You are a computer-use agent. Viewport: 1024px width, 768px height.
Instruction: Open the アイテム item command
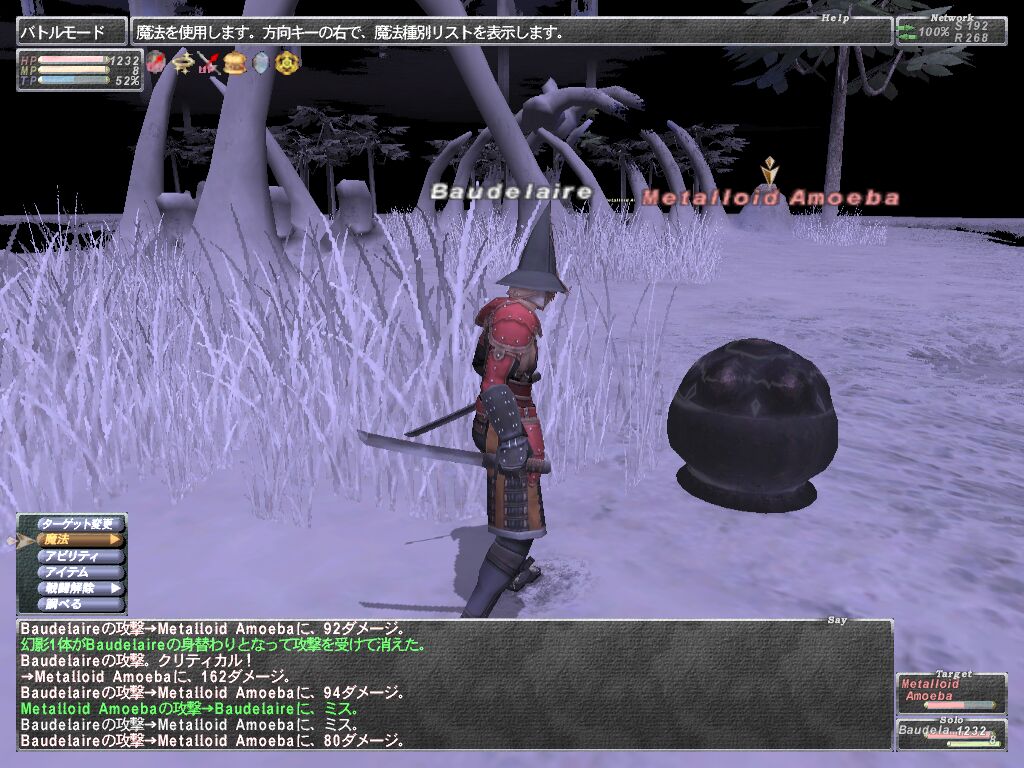coord(78,572)
